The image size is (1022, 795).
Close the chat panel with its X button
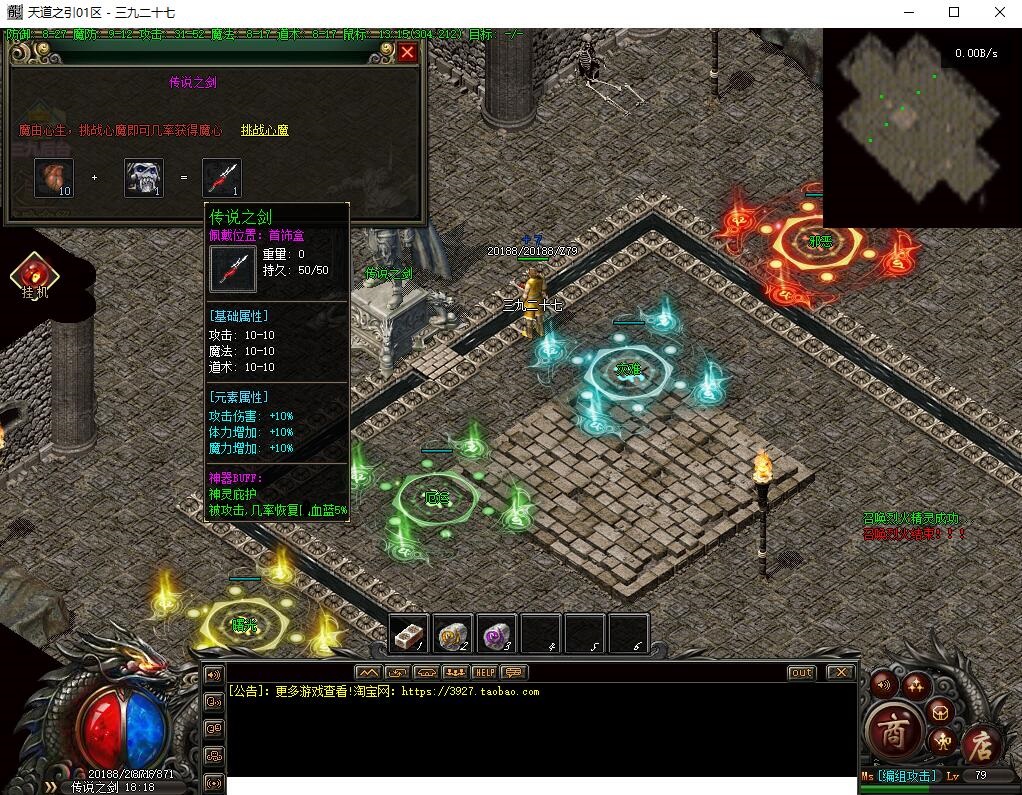(841, 672)
